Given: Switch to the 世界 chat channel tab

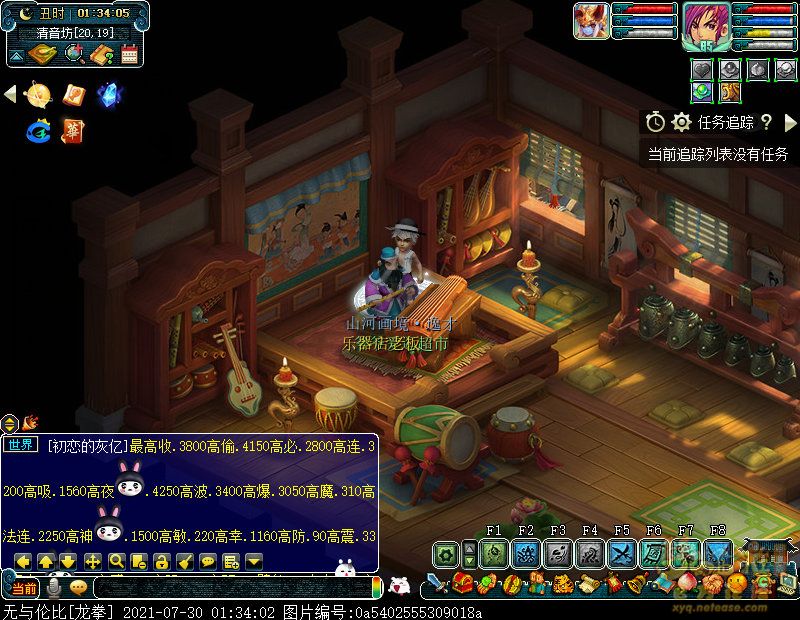Looking at the screenshot, I should 21,445.
